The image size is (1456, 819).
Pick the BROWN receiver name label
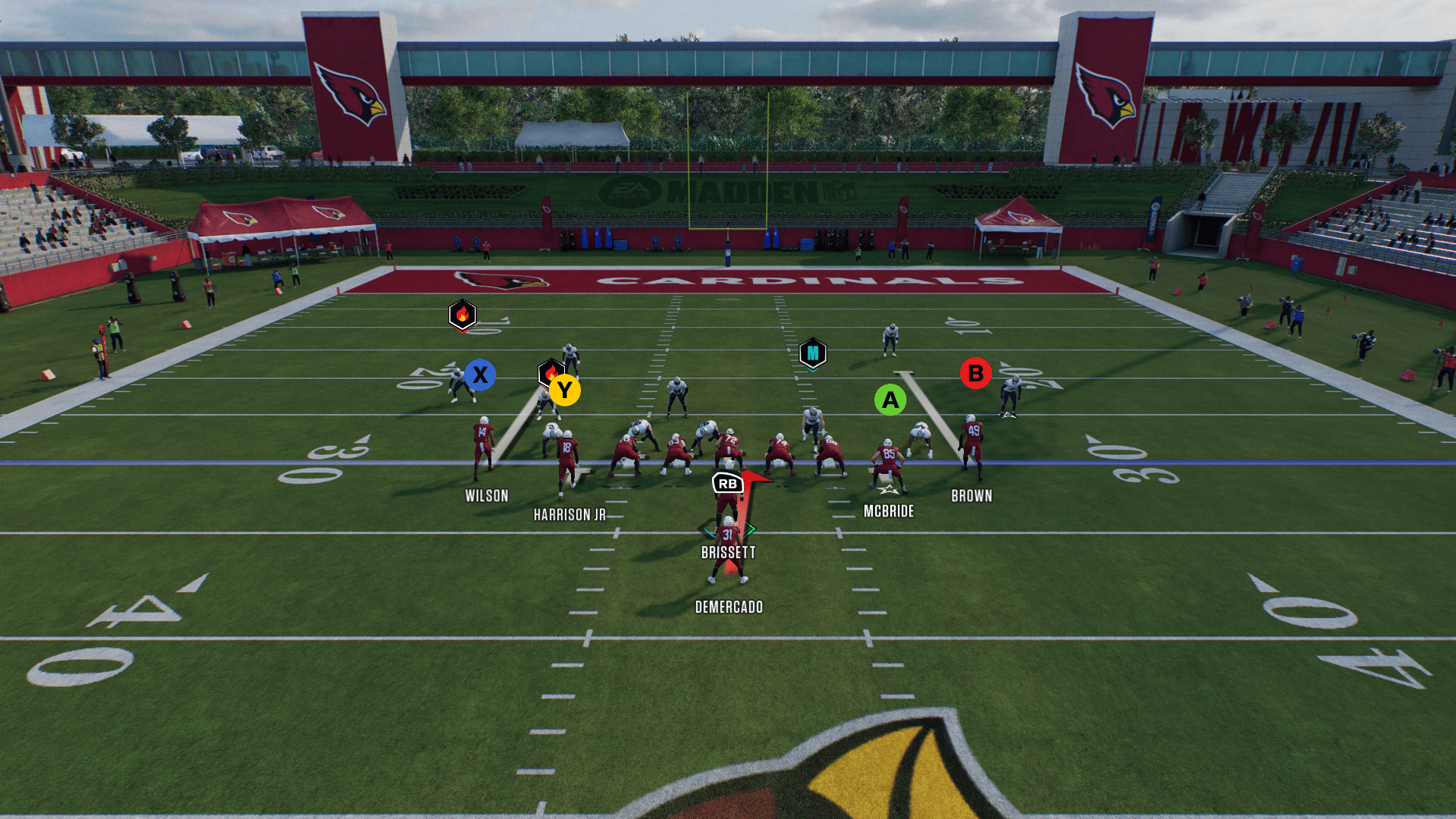tap(971, 496)
